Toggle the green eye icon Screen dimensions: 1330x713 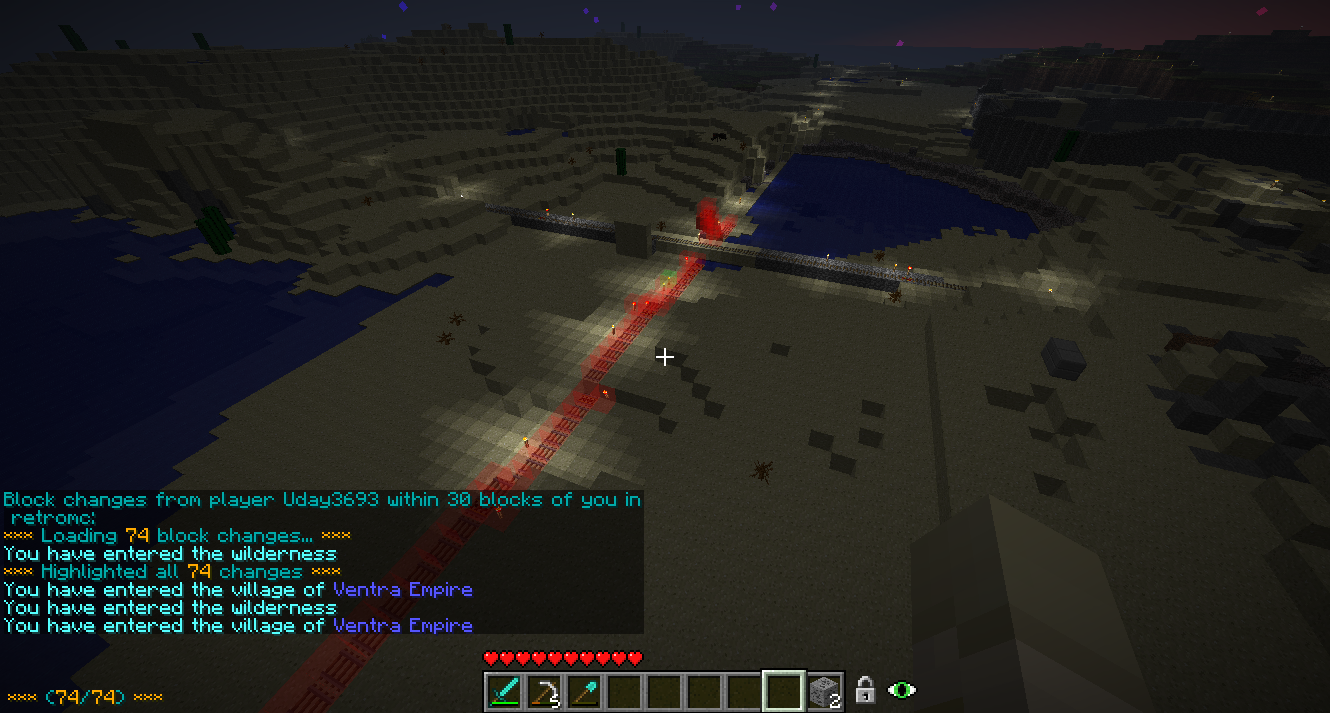click(x=902, y=690)
